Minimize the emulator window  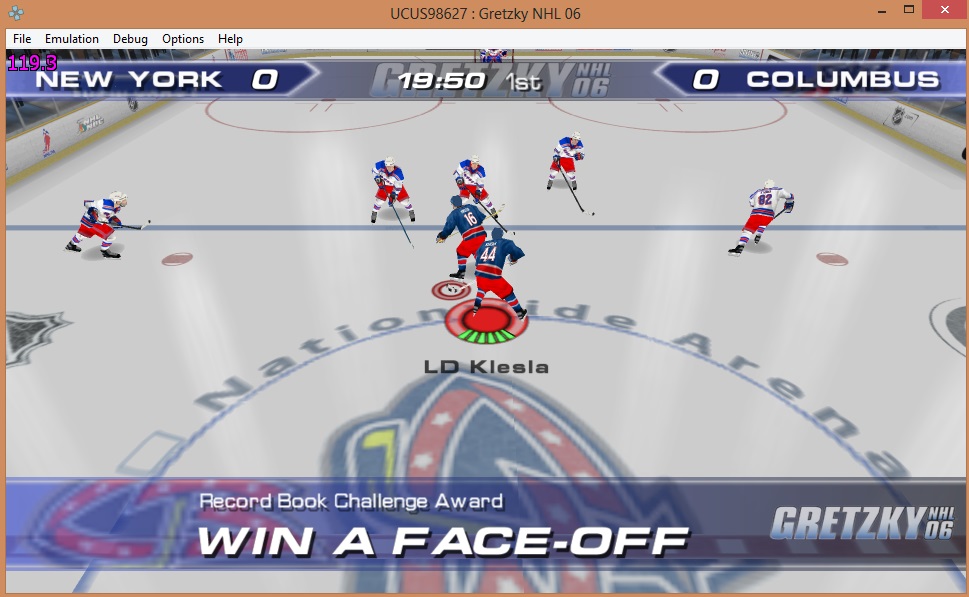click(x=881, y=10)
